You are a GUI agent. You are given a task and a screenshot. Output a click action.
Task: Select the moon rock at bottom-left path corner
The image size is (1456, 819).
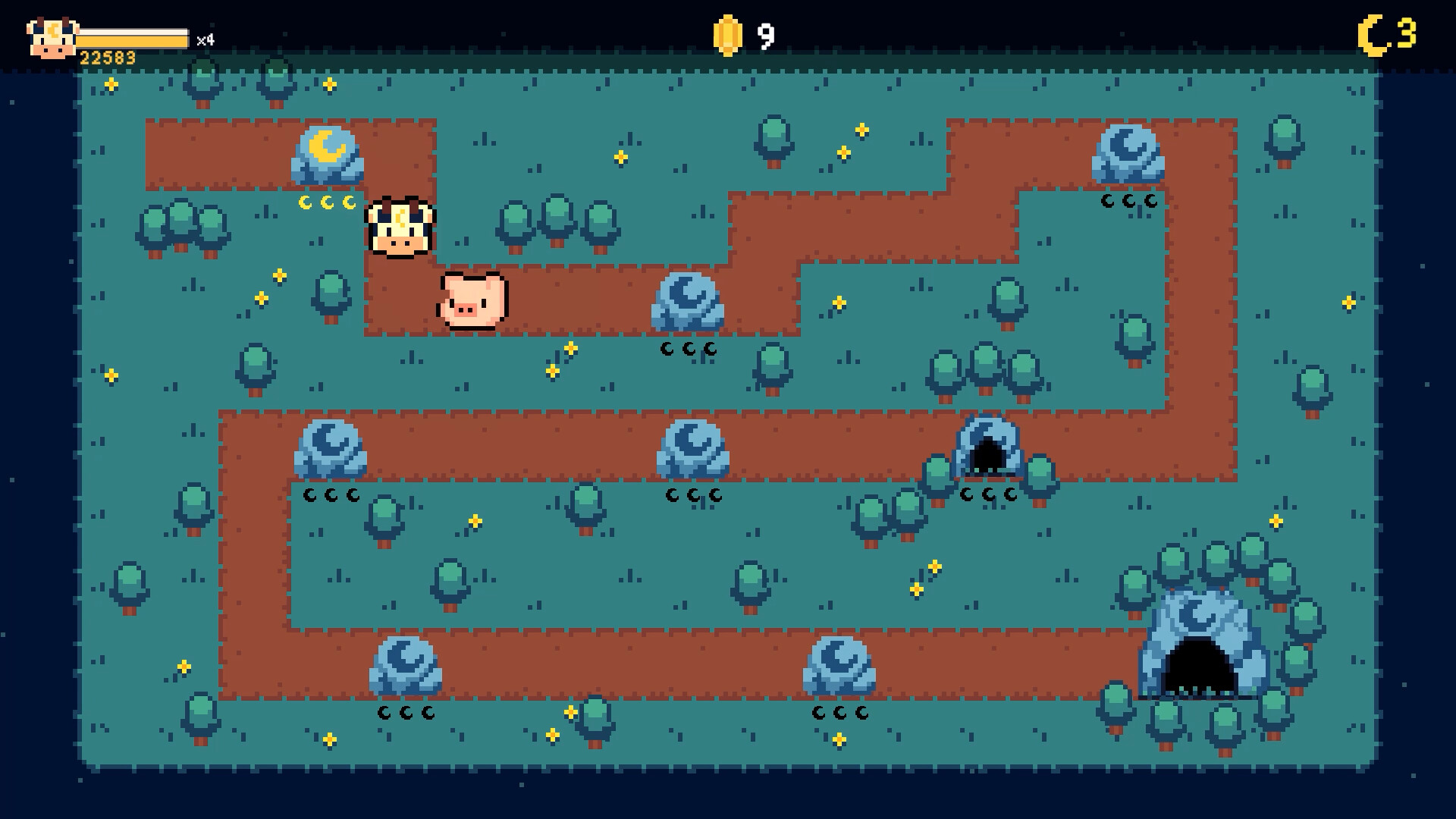pos(406,667)
